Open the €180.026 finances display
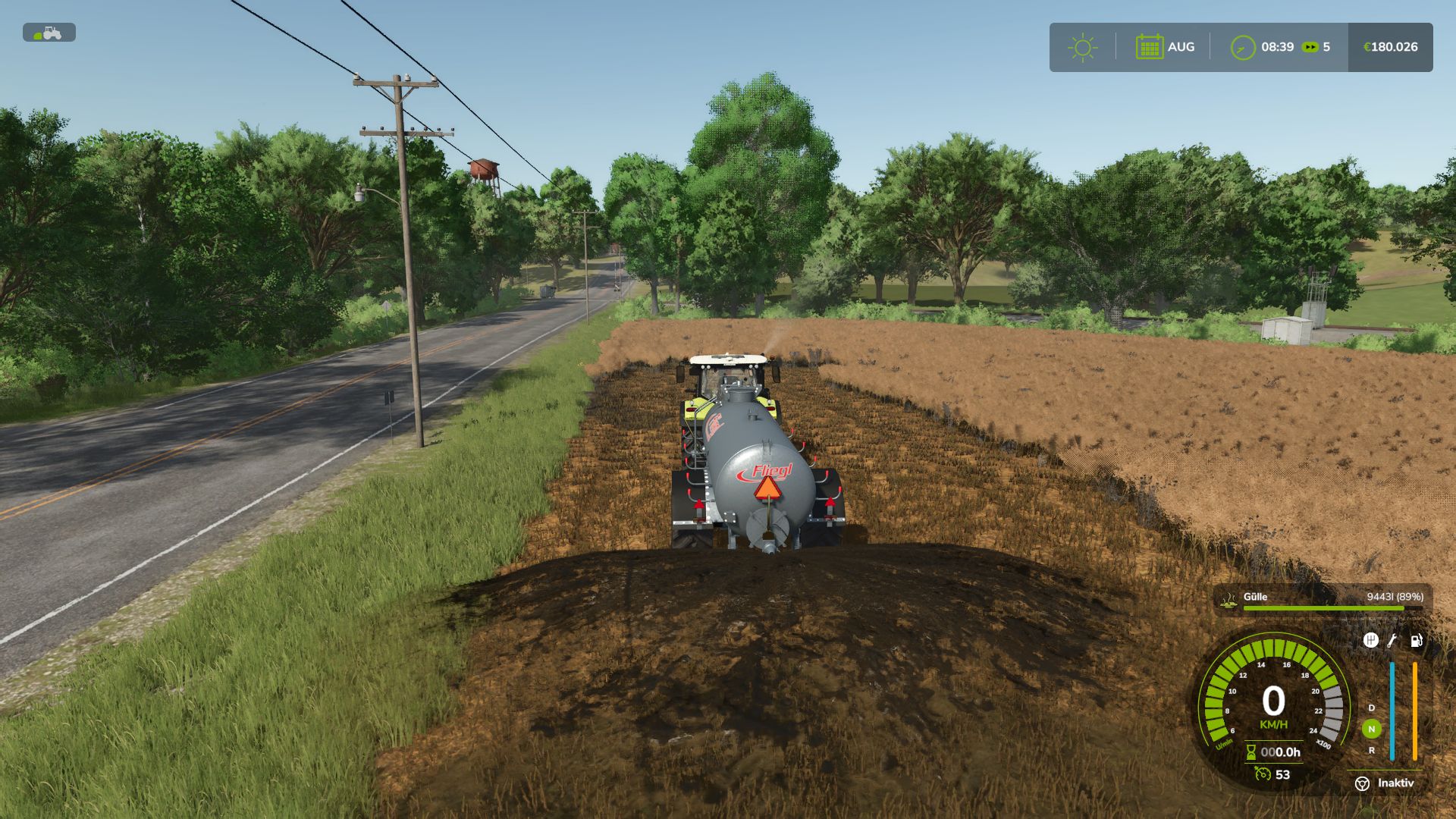This screenshot has height=819, width=1456. (1389, 45)
